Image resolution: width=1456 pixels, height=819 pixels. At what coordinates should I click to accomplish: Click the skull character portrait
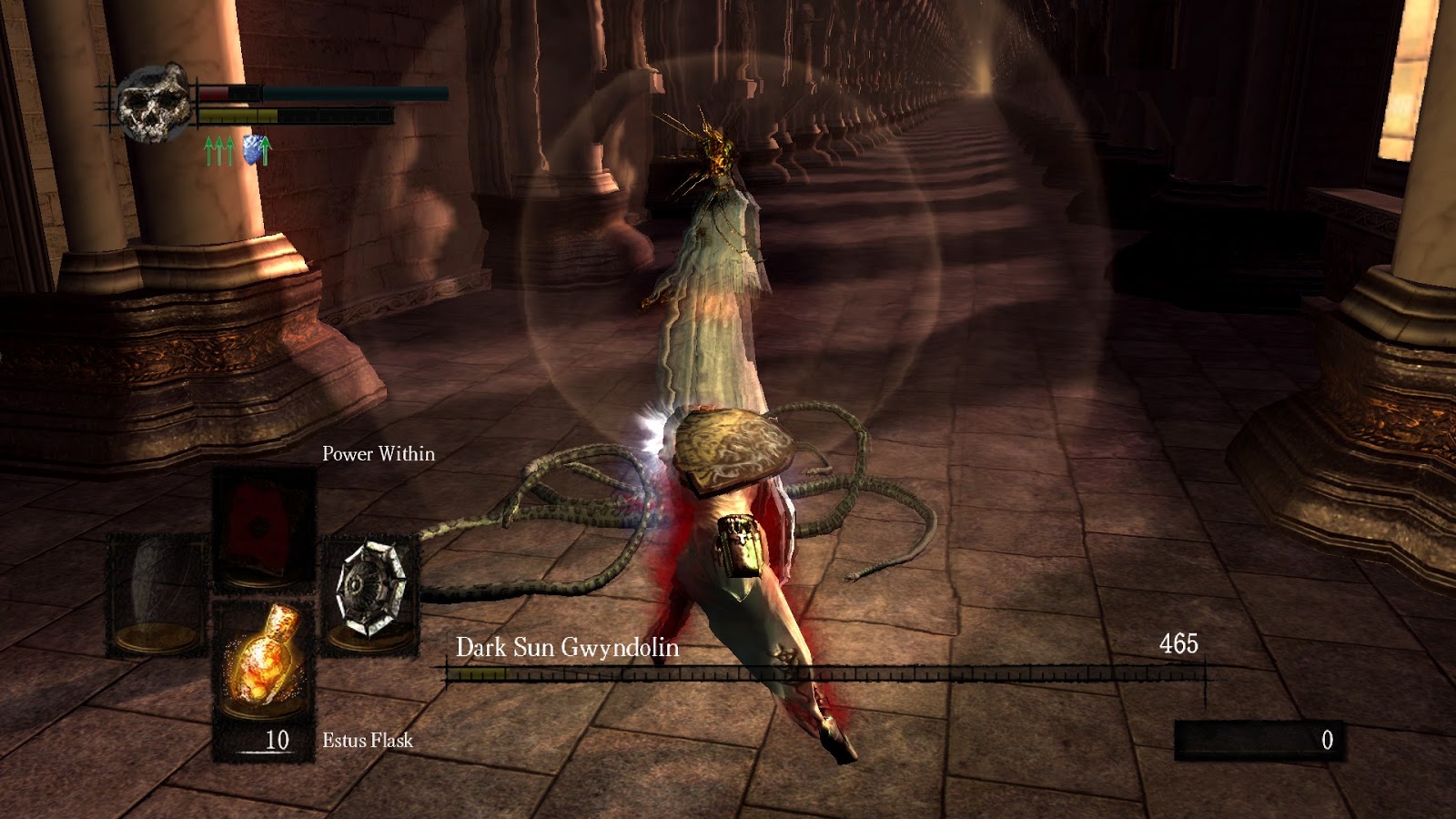(153, 102)
